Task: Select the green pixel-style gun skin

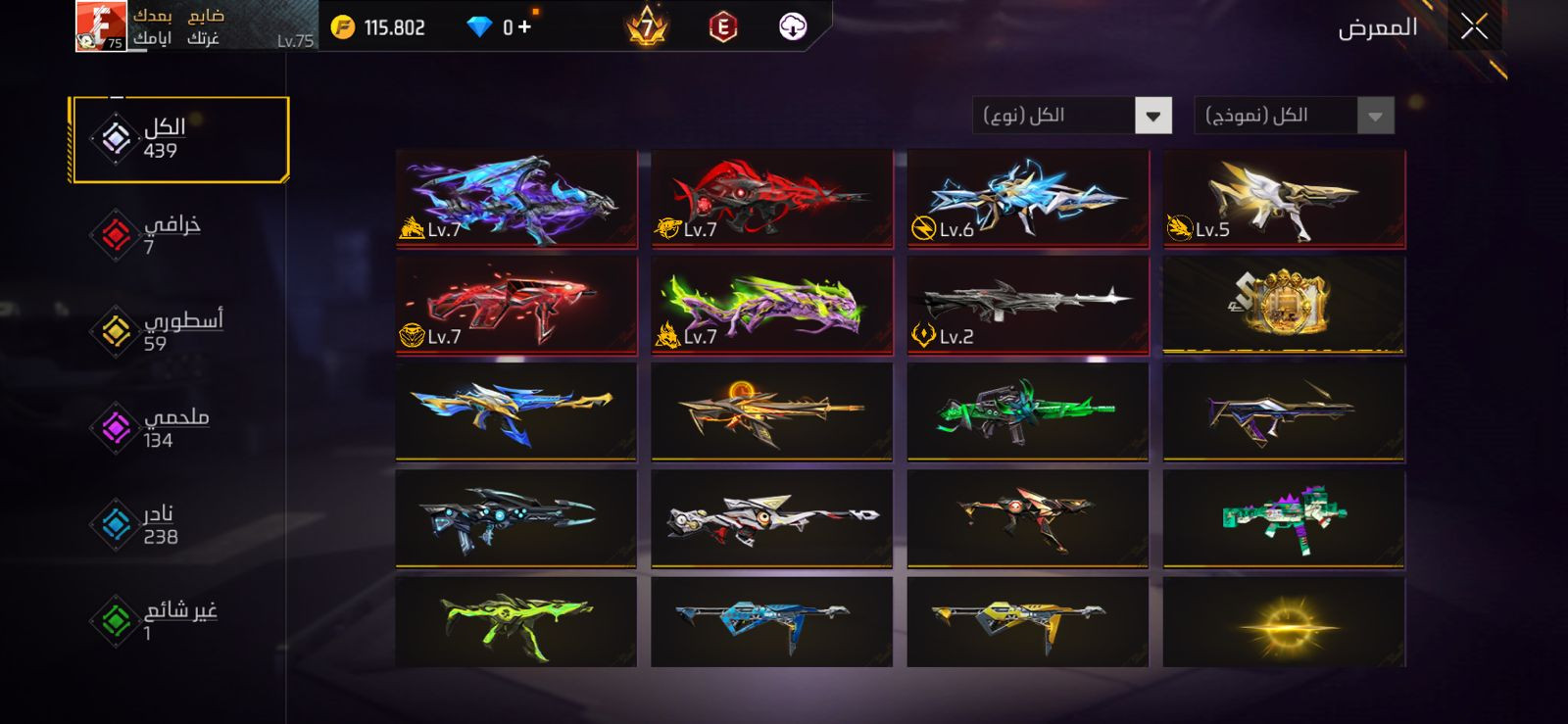Action: [1284, 518]
